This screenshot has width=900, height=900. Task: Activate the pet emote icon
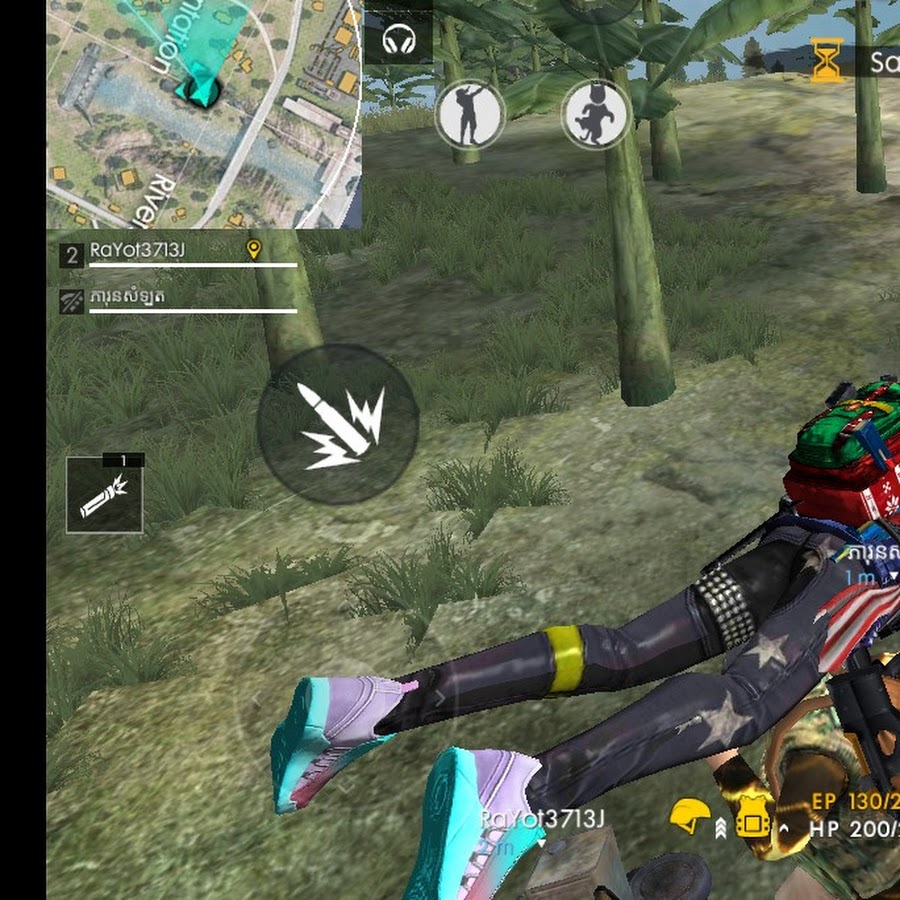coord(596,114)
